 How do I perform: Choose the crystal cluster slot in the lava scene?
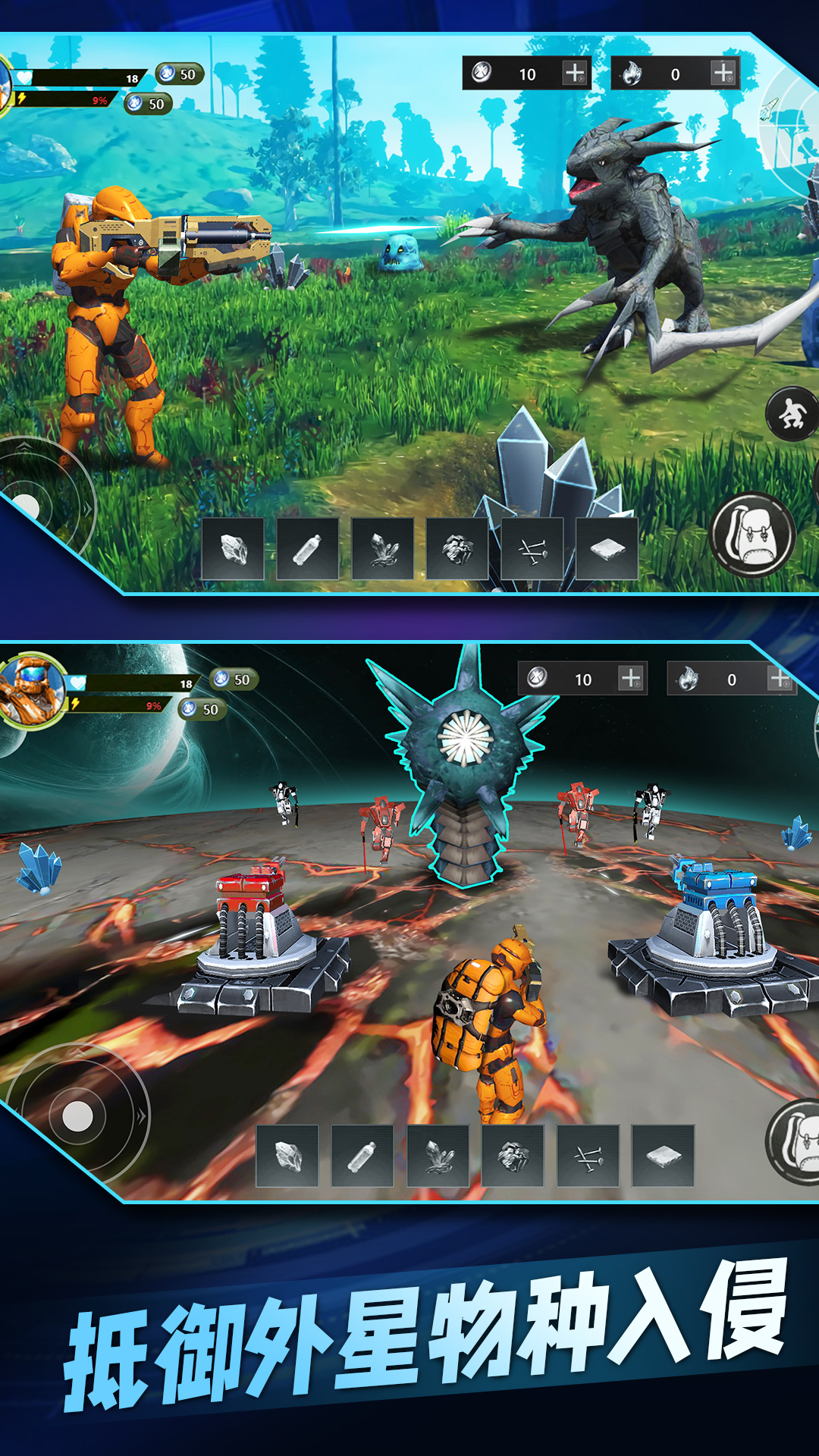pyautogui.click(x=438, y=1156)
